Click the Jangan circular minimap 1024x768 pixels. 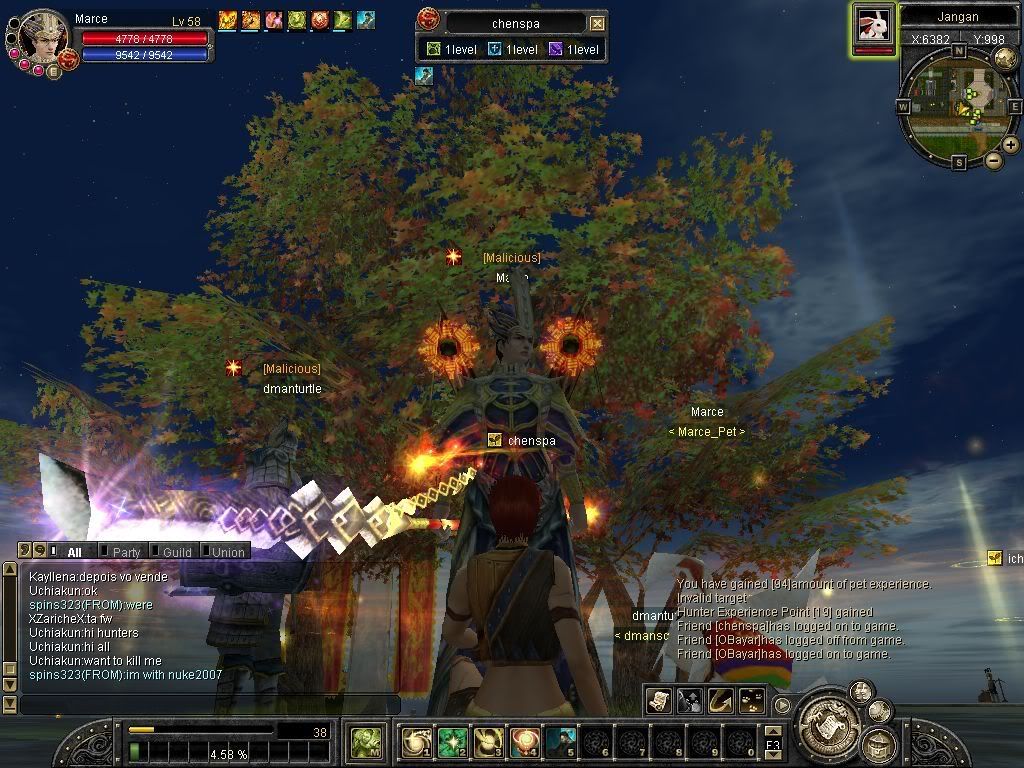coord(958,106)
